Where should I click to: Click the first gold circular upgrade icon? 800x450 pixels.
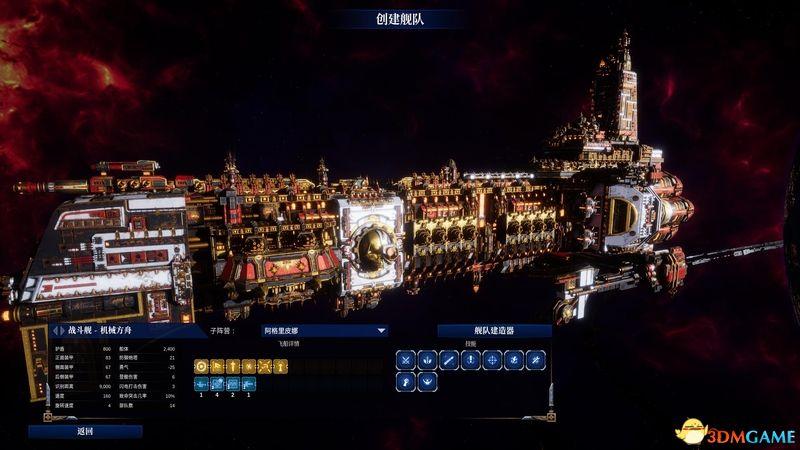click(x=200, y=366)
